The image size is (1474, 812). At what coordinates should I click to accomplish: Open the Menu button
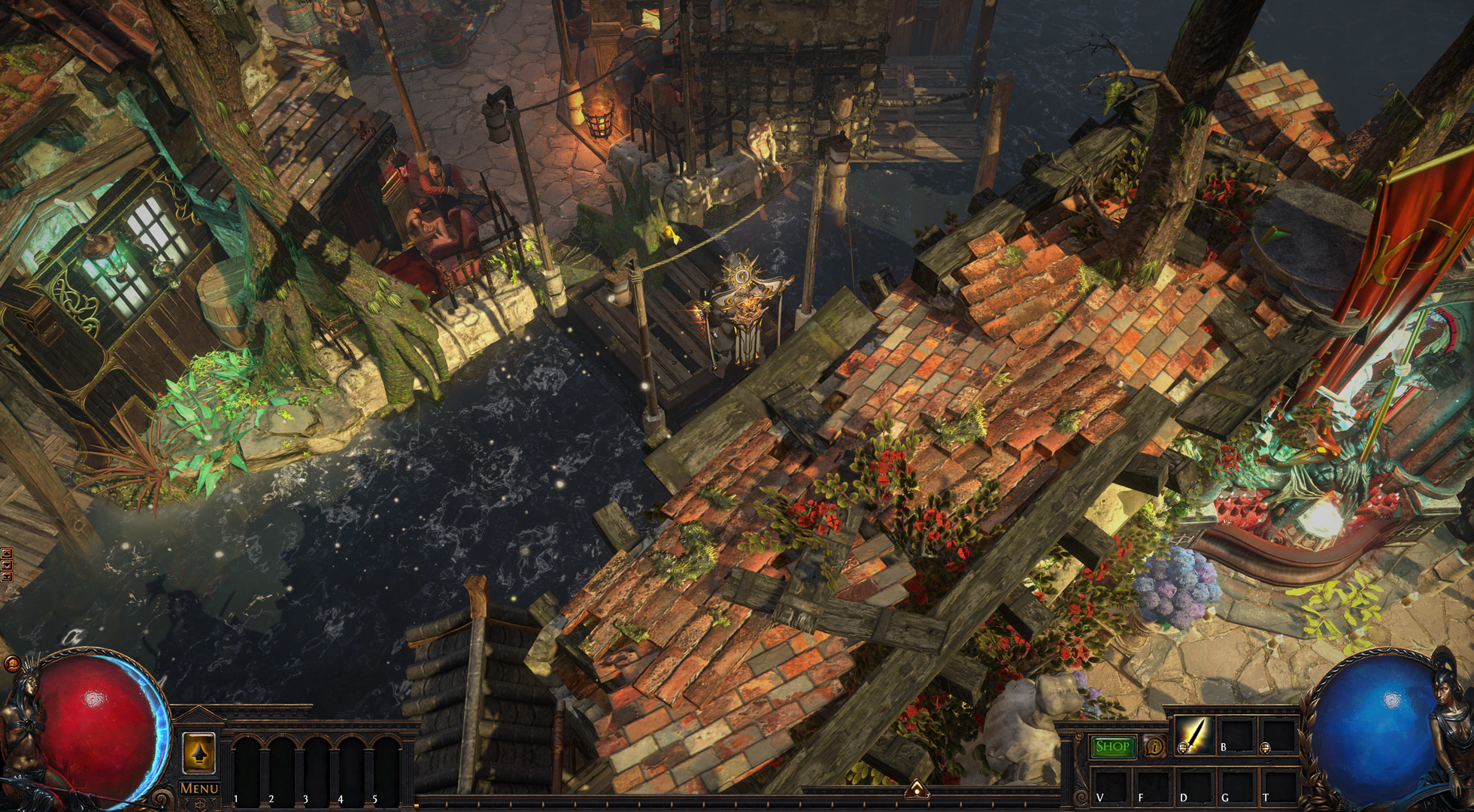click(x=199, y=788)
